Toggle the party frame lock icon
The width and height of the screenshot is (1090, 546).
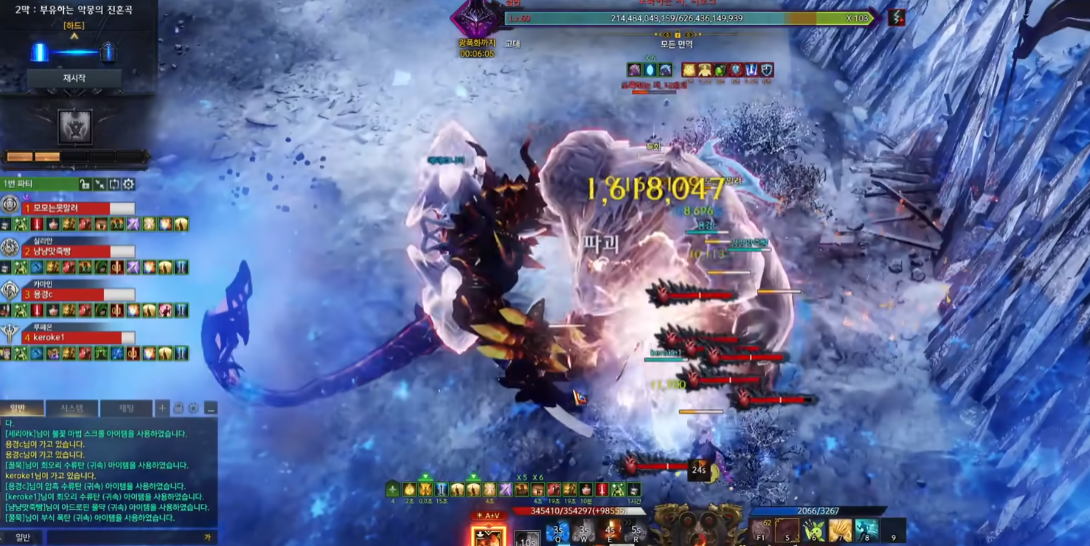(x=85, y=184)
